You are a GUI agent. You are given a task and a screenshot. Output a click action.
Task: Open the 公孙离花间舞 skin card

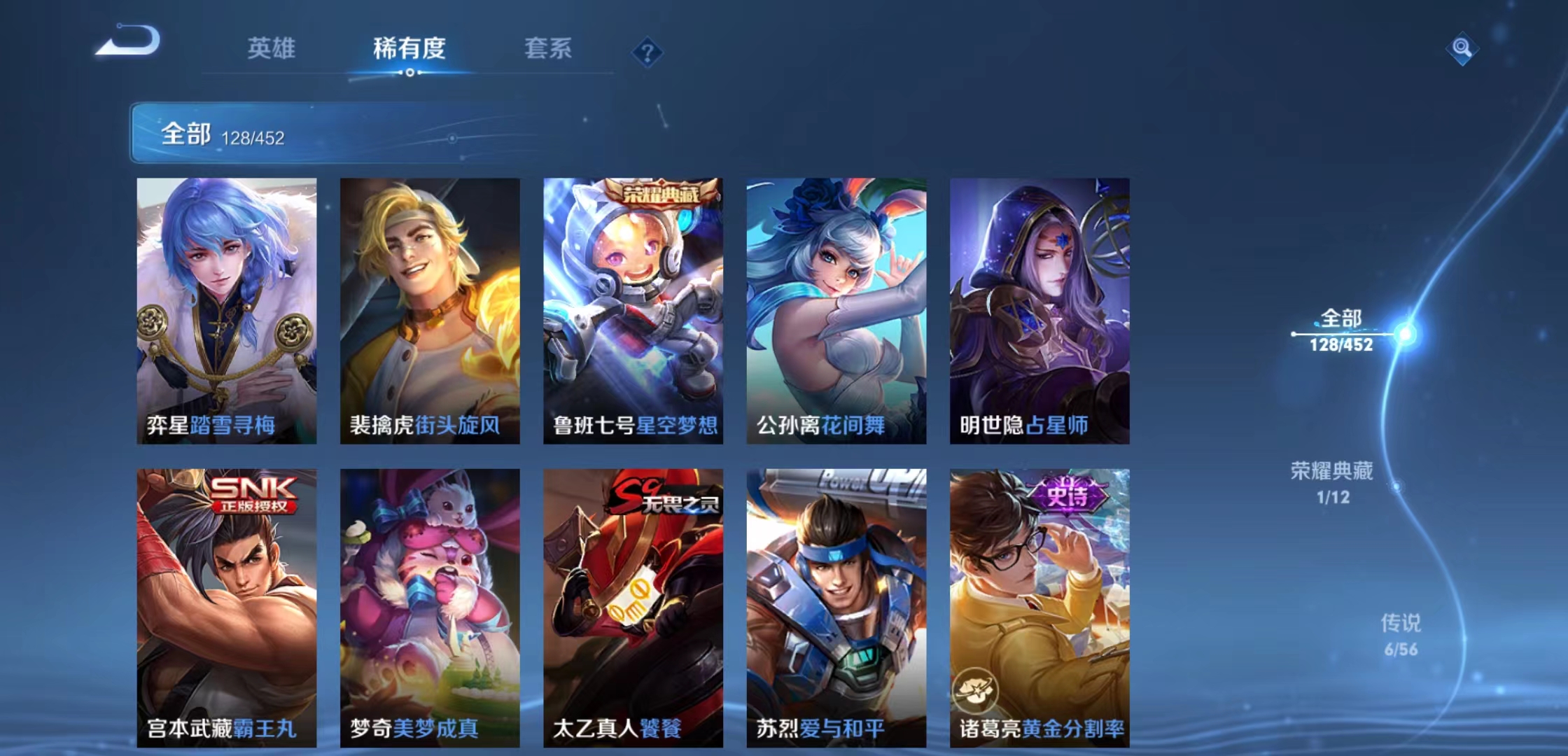tap(837, 308)
